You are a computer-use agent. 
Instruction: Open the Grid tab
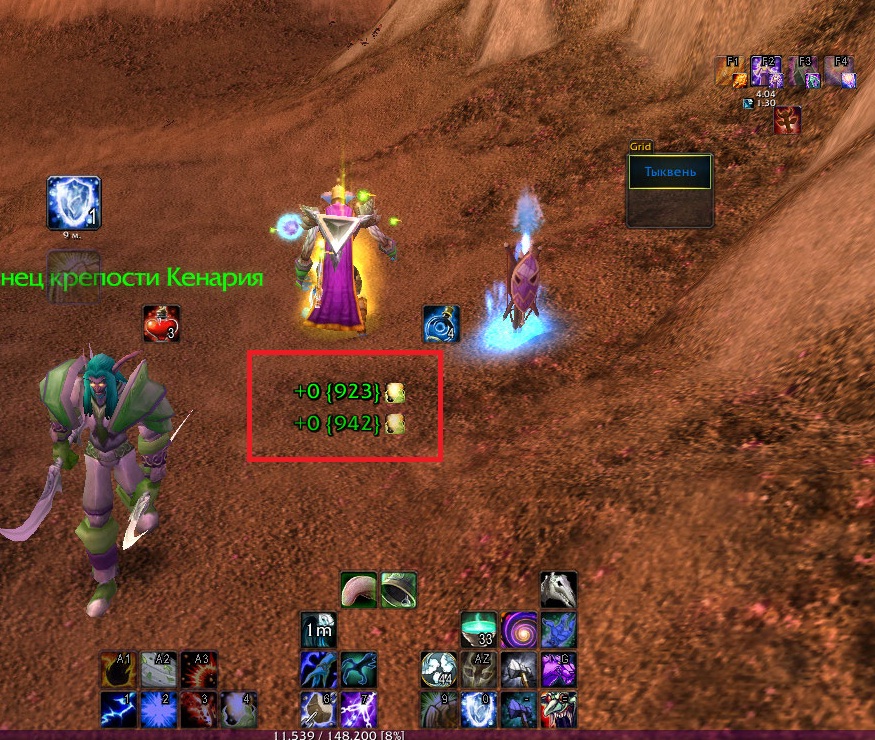click(x=640, y=146)
